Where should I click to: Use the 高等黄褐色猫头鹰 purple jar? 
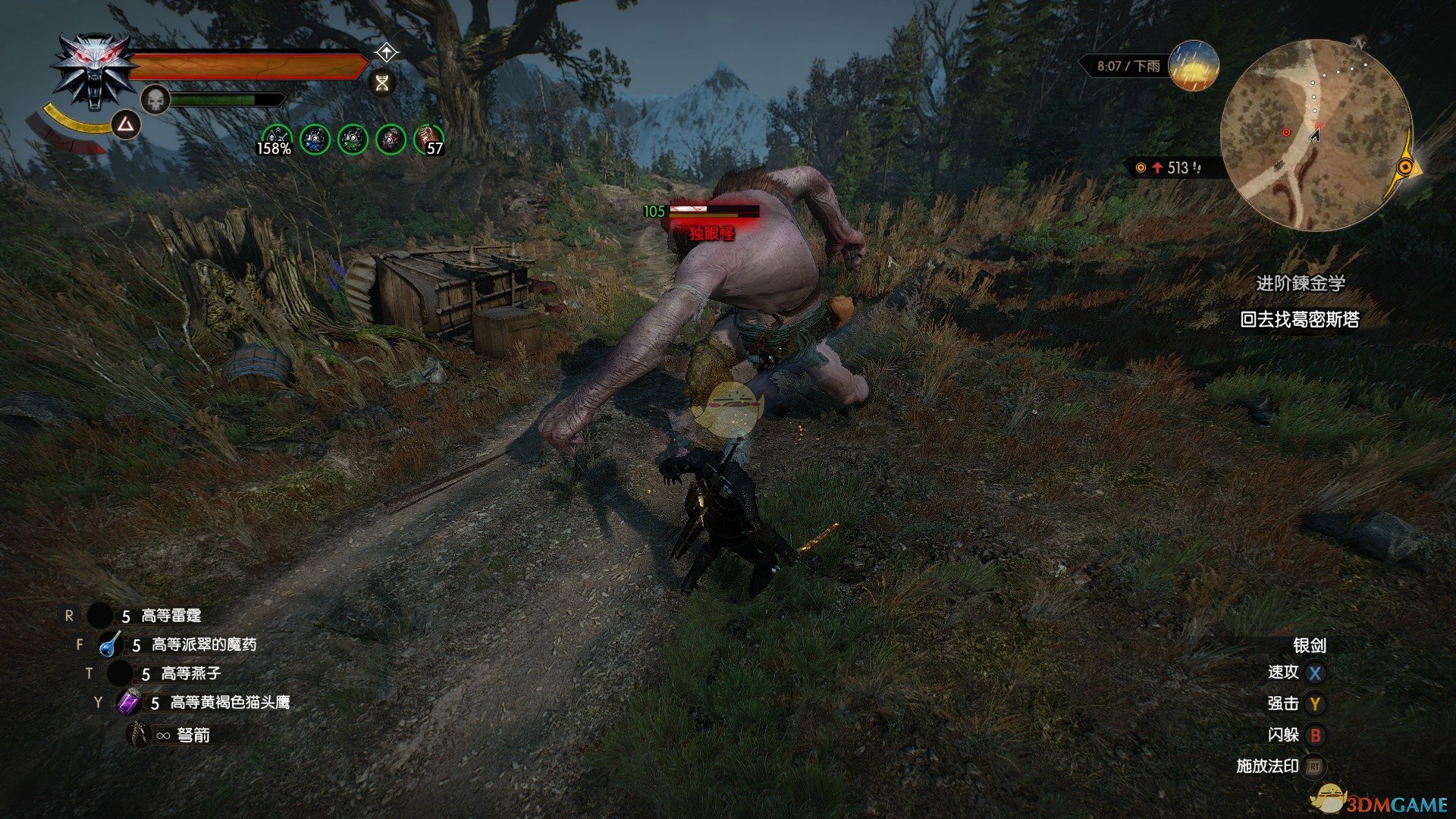click(x=129, y=703)
